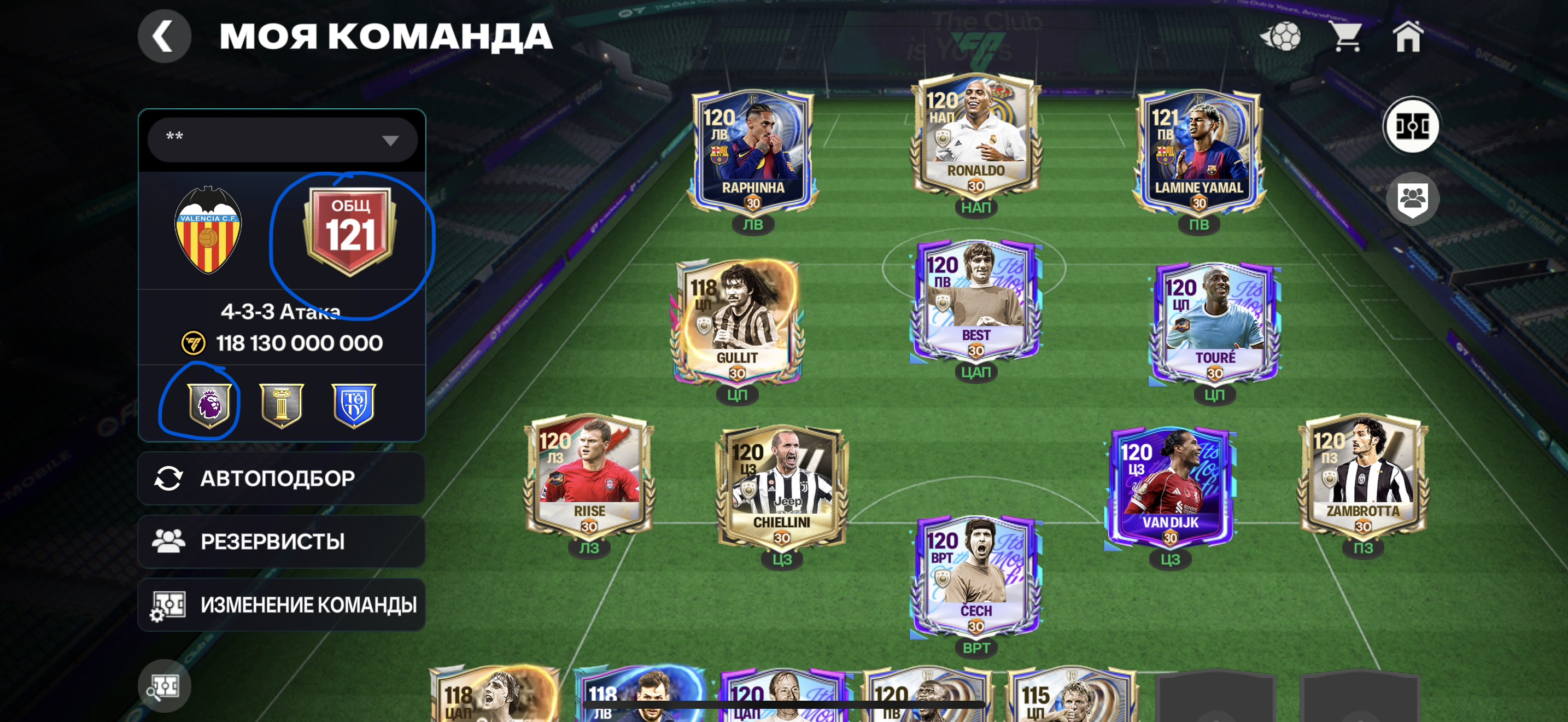This screenshot has height=722, width=1568.
Task: Go back with the arrow button
Action: tap(163, 37)
